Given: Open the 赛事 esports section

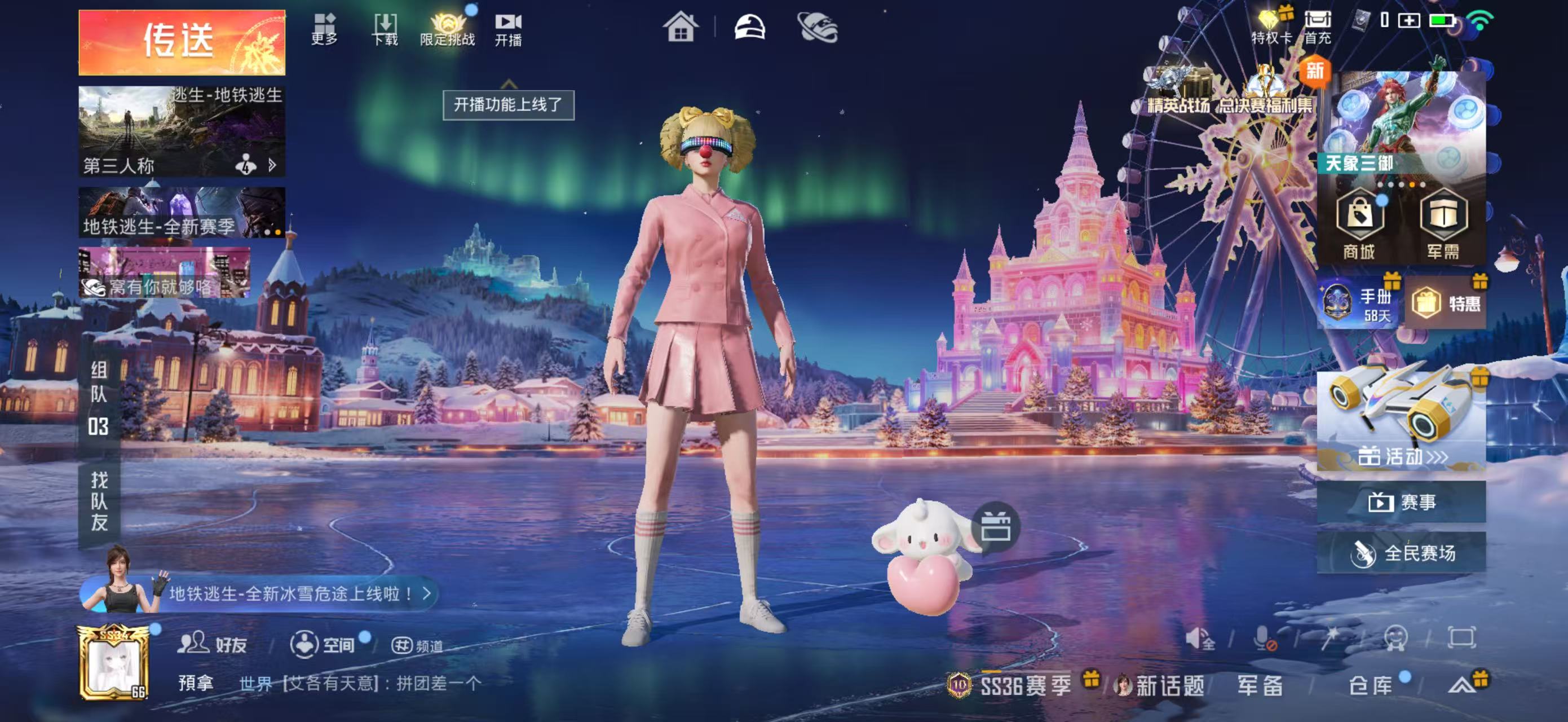Looking at the screenshot, I should click(x=1401, y=502).
